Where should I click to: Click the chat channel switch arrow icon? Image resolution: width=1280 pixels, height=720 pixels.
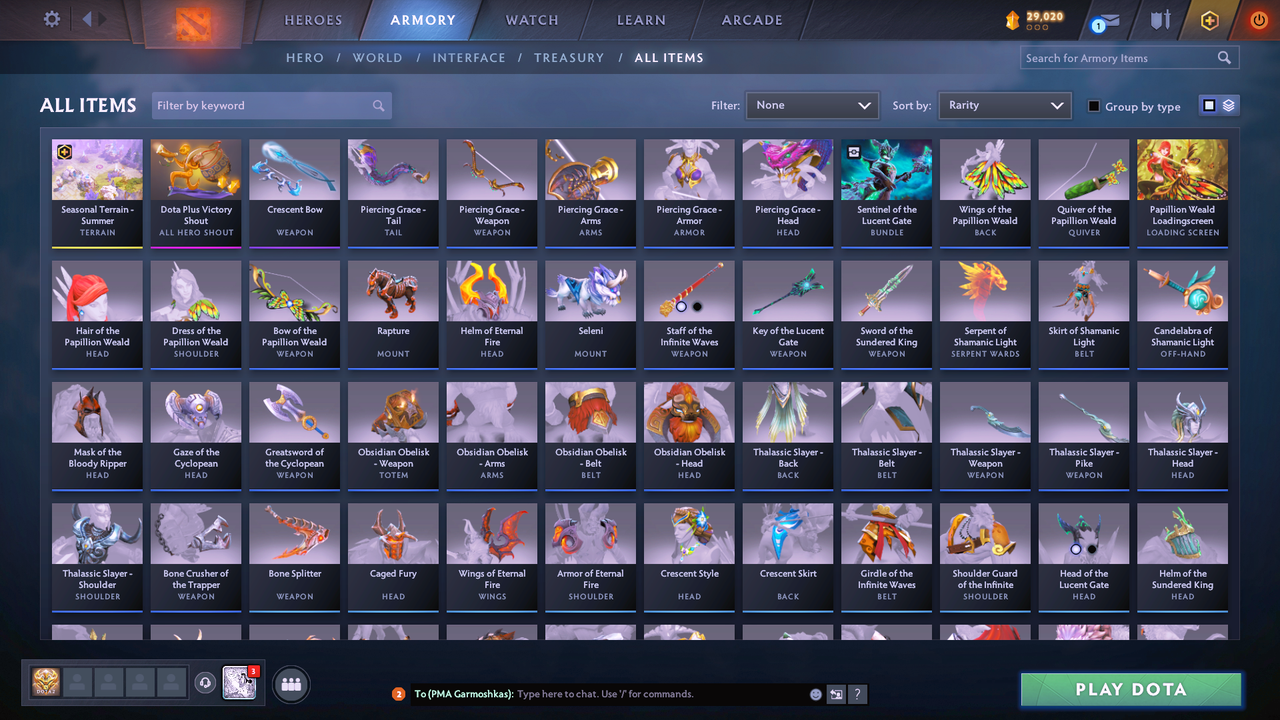(836, 693)
